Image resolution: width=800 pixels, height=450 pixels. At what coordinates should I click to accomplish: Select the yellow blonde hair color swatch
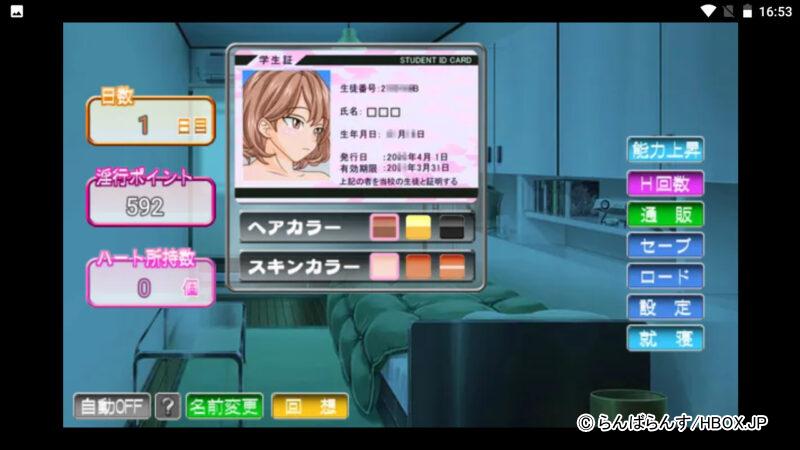[x=418, y=227]
